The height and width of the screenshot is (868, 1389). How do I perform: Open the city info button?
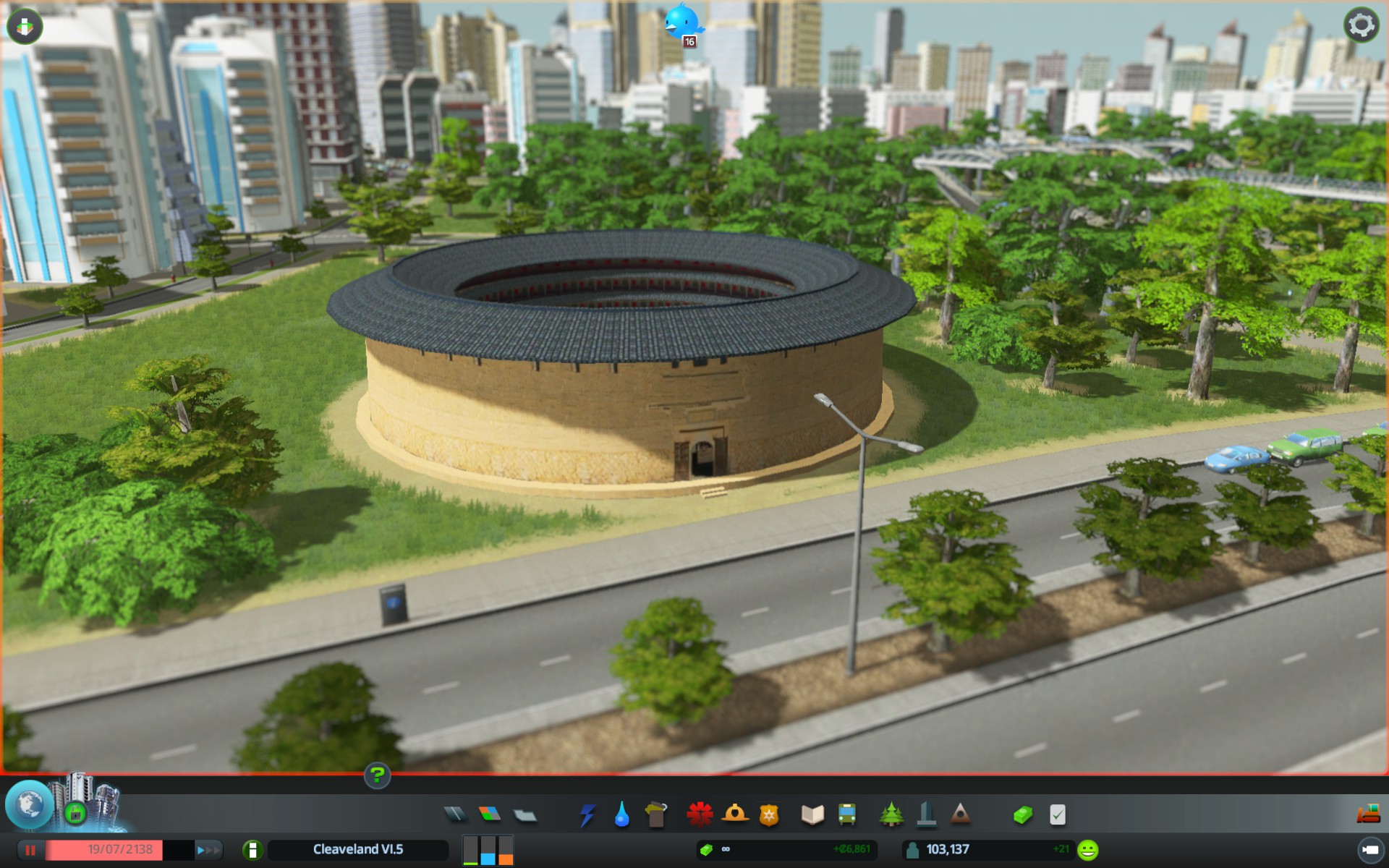[252, 850]
